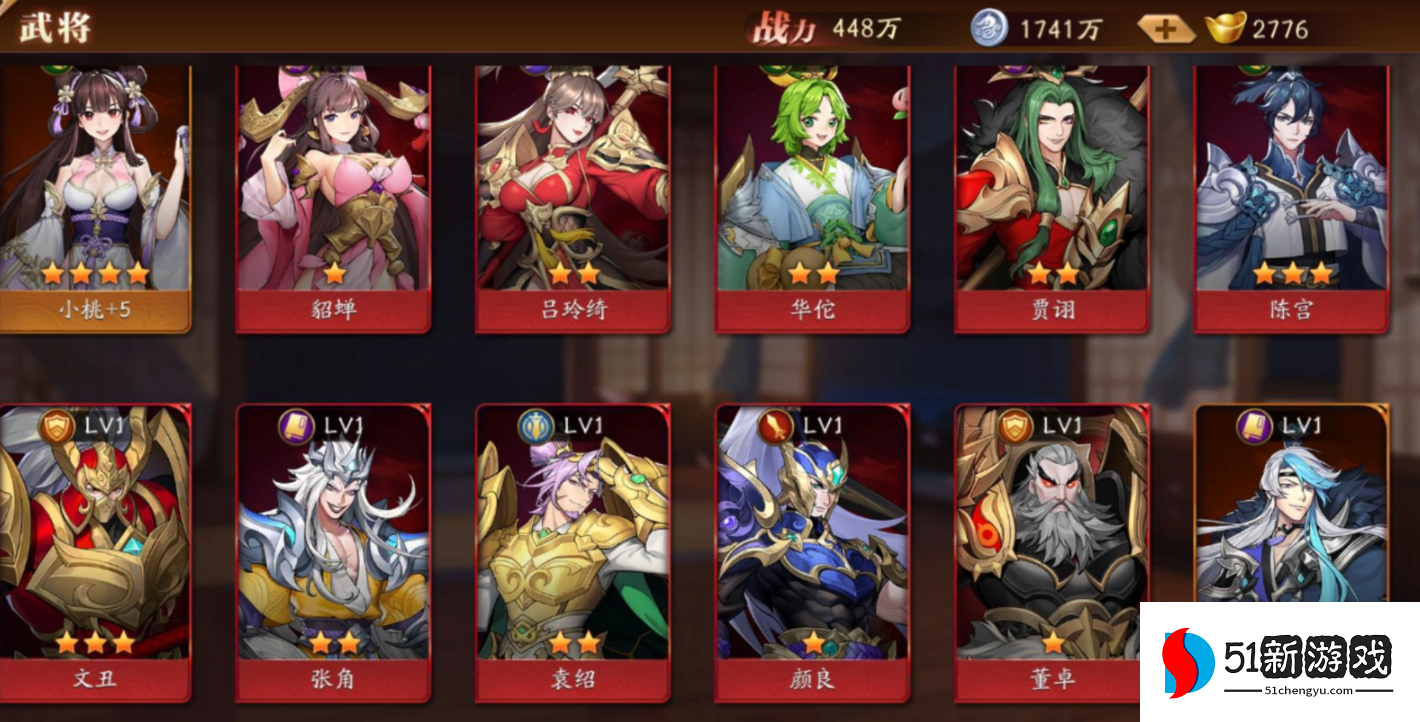
Task: Click the crown class icon on 袁绍's card
Action: tap(536, 424)
